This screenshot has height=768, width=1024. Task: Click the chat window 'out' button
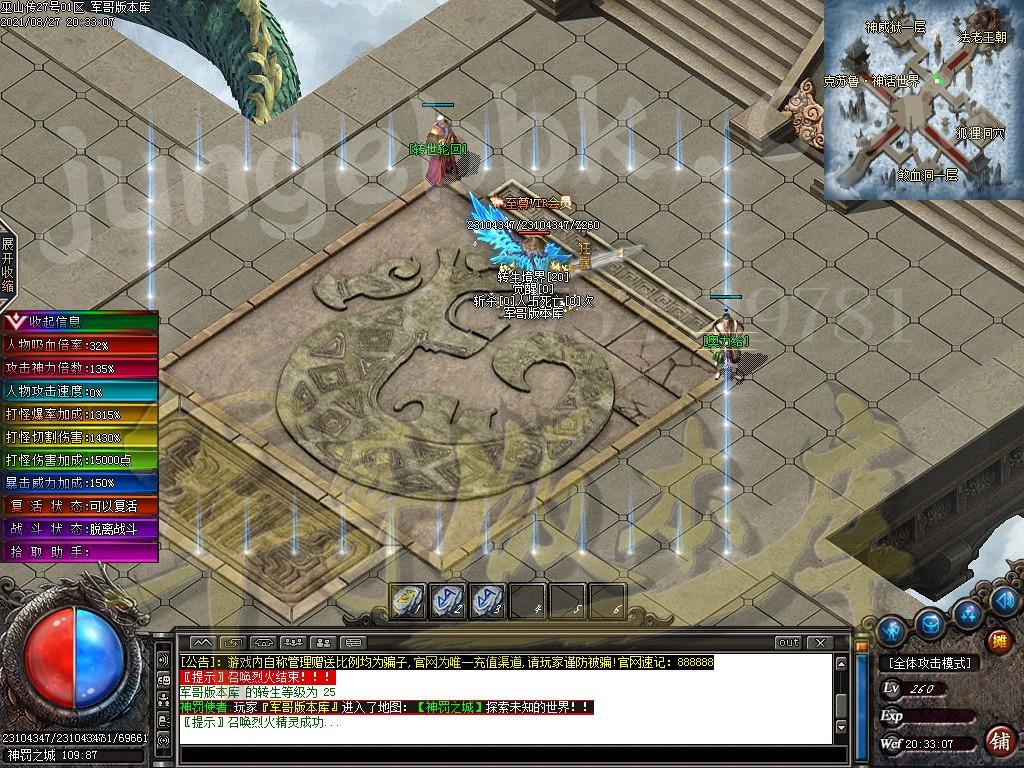click(788, 642)
